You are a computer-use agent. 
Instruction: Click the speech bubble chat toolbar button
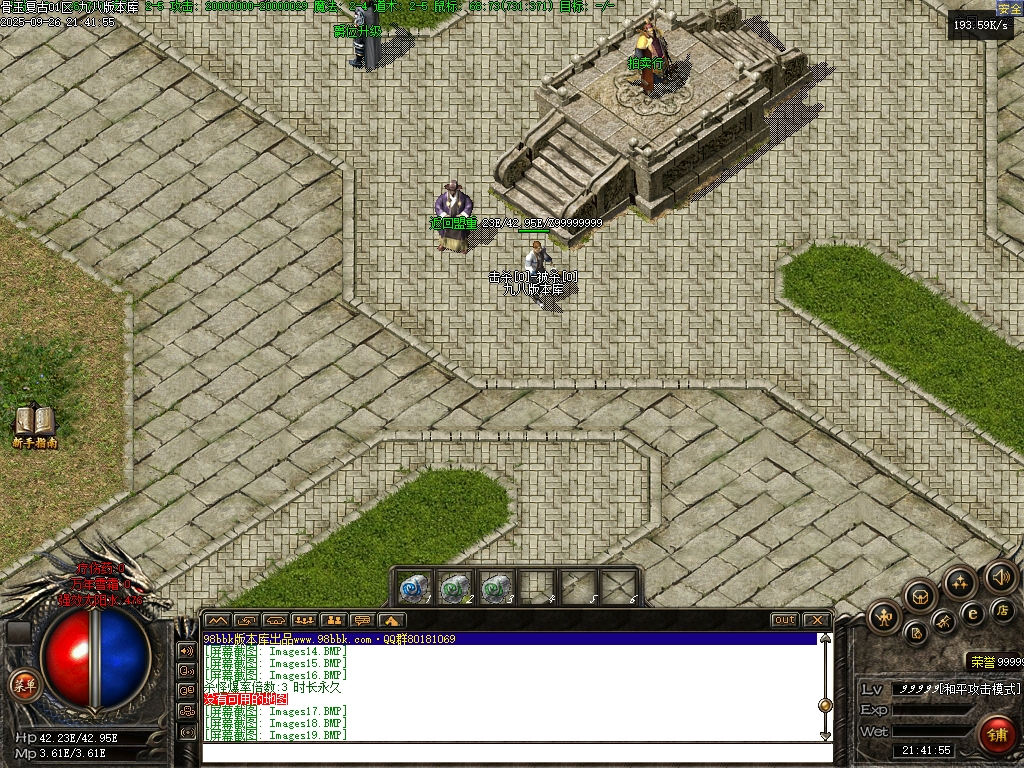[x=362, y=620]
